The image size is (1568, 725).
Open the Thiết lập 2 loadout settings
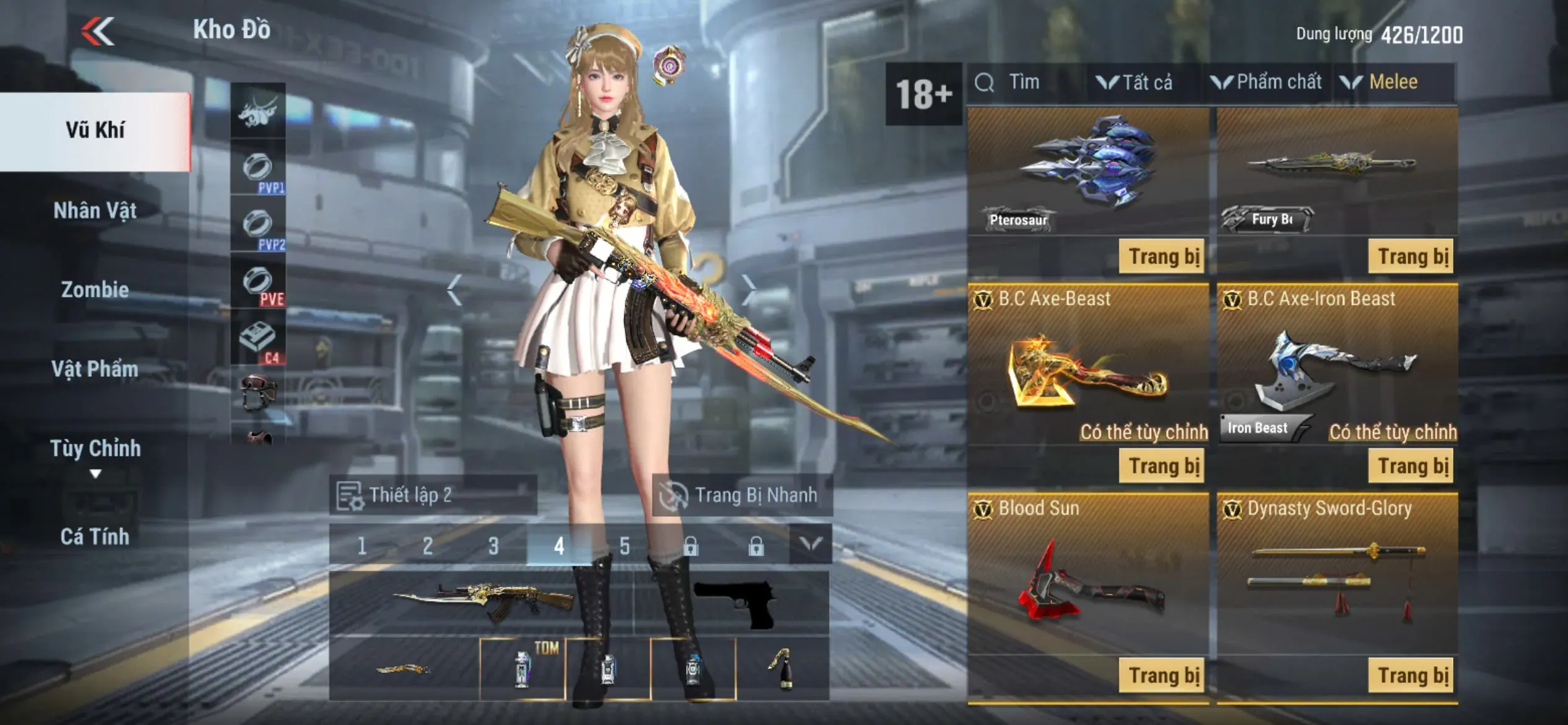(433, 496)
